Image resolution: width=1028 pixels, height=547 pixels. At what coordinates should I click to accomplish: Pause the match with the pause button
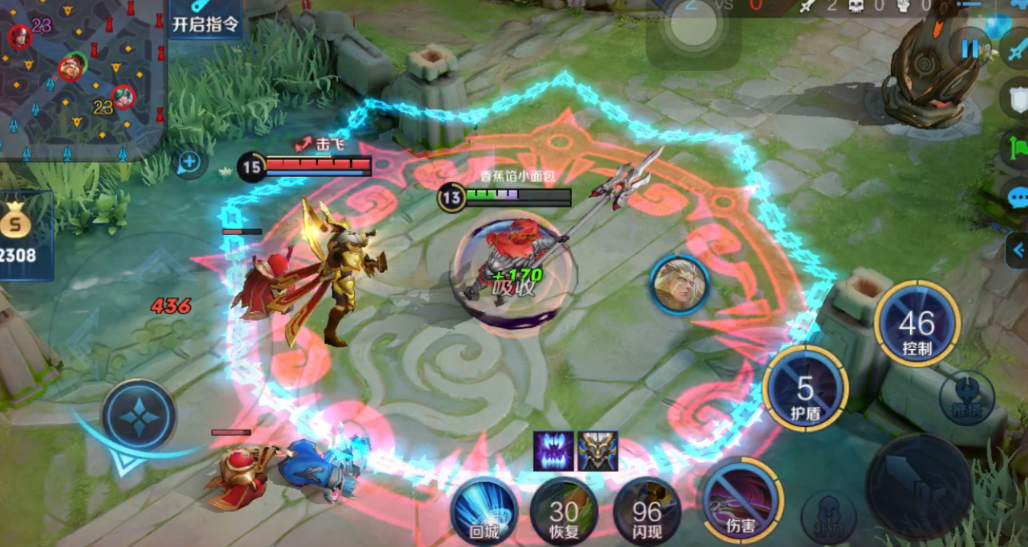[x=970, y=47]
